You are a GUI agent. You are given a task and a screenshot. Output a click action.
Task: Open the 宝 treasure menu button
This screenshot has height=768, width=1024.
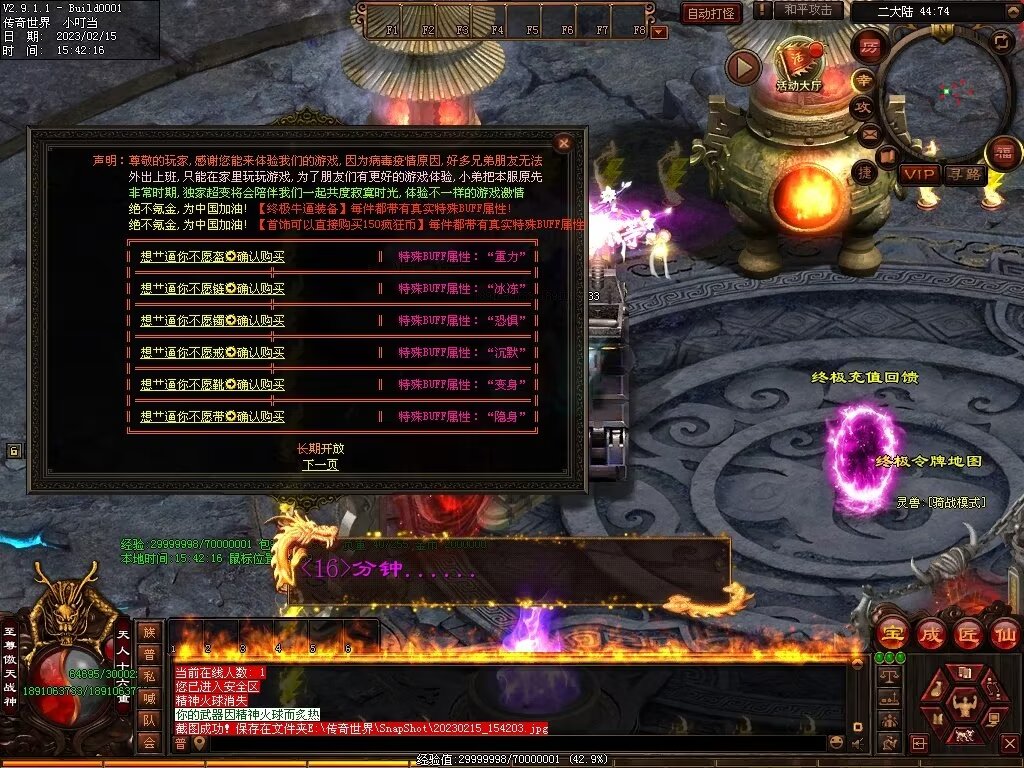coord(891,634)
